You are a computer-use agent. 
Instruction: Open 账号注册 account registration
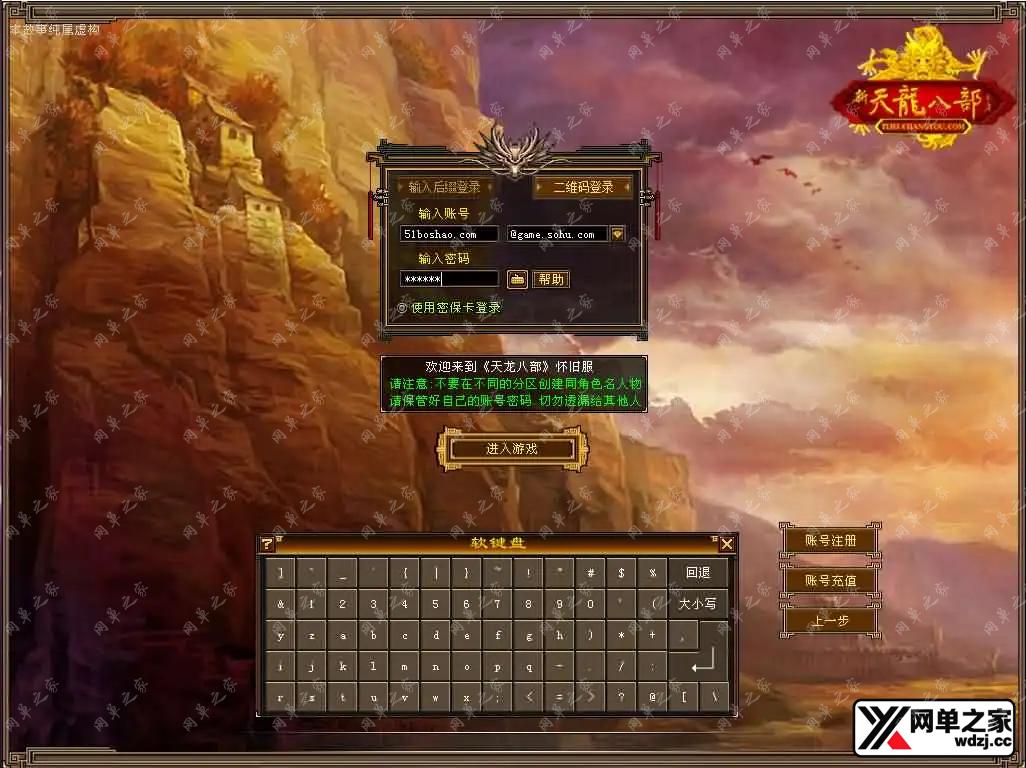[x=831, y=540]
